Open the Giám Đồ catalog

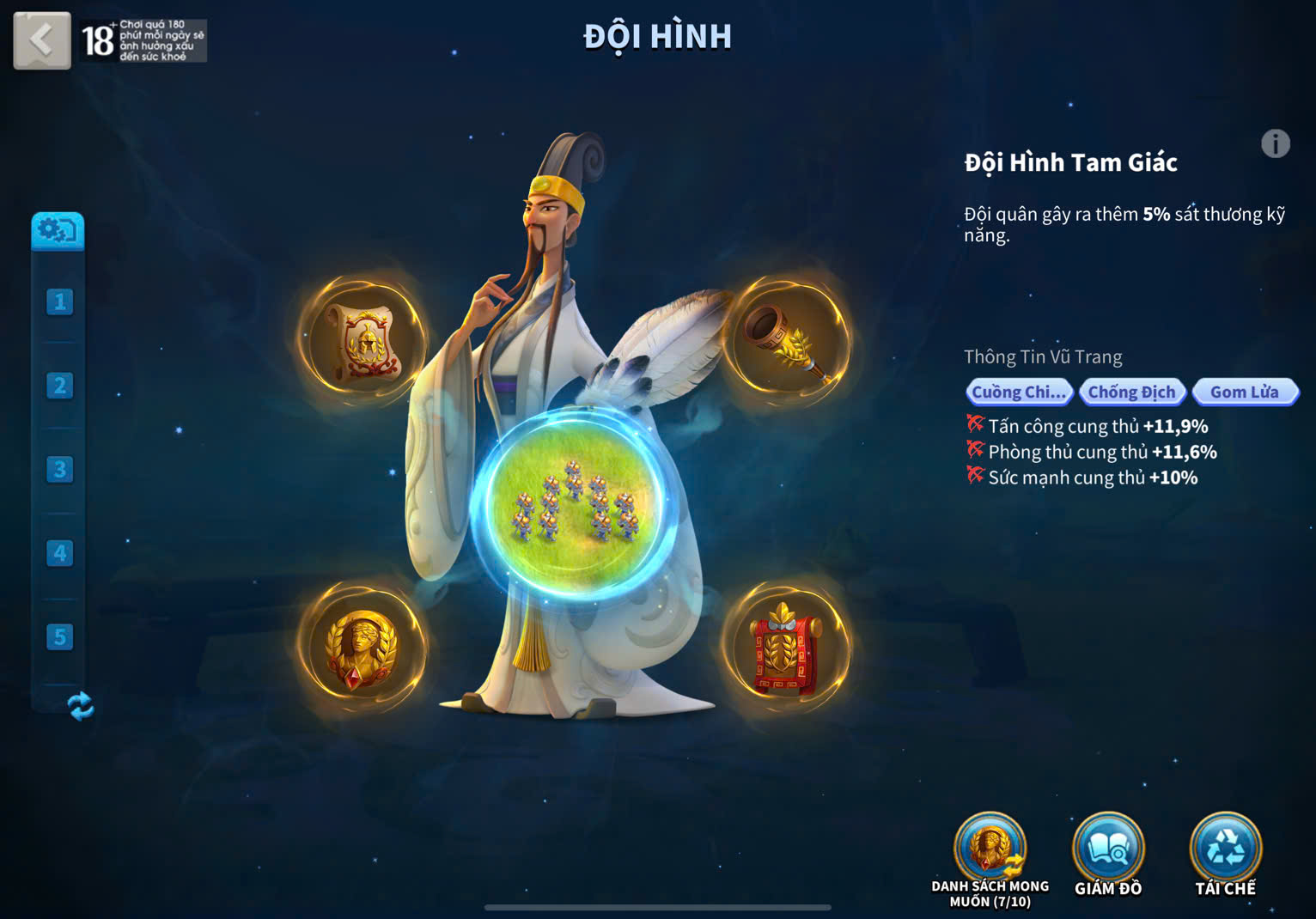1108,850
